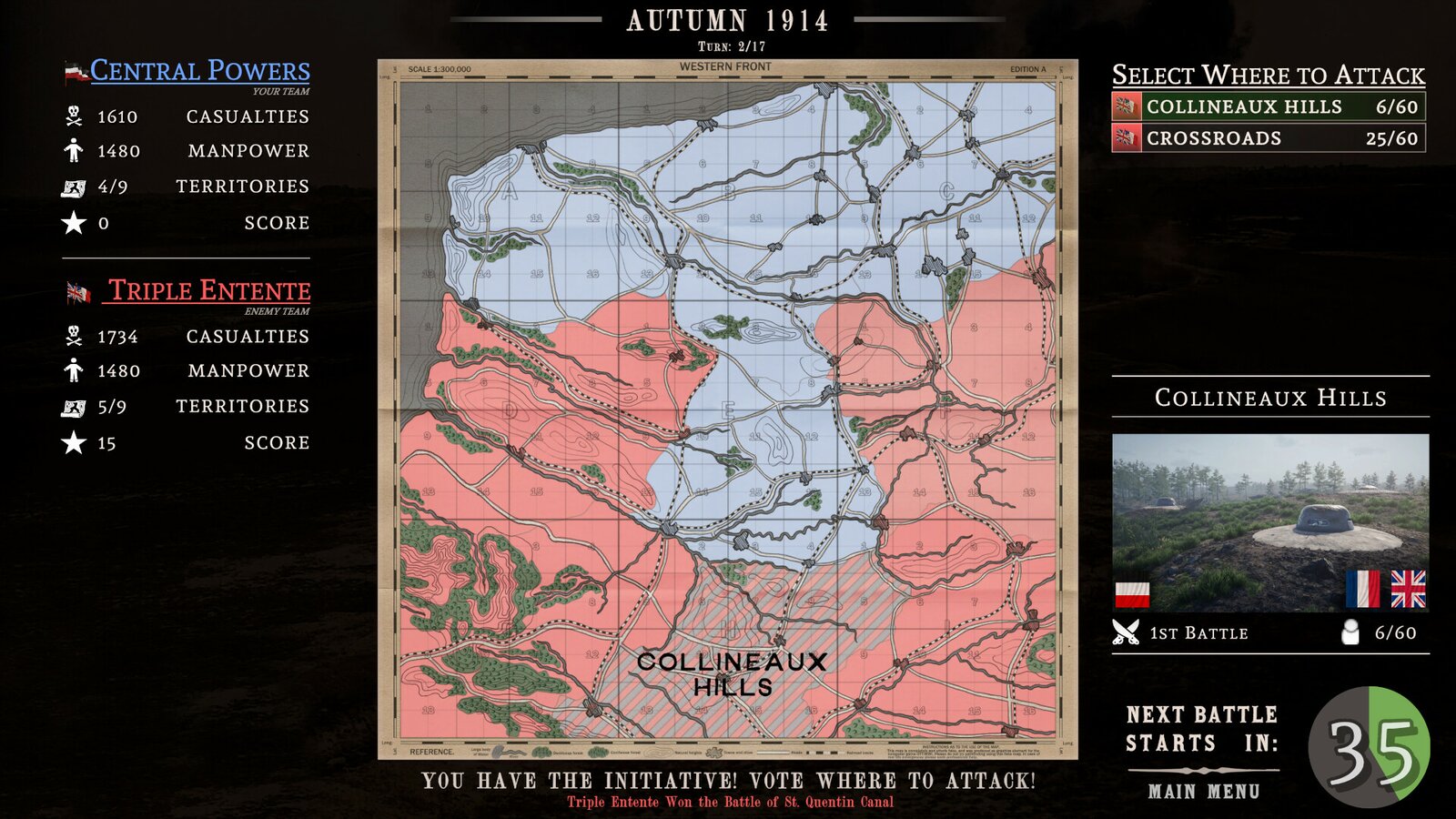Click the flag icon beside Central Powers heading

76,70
